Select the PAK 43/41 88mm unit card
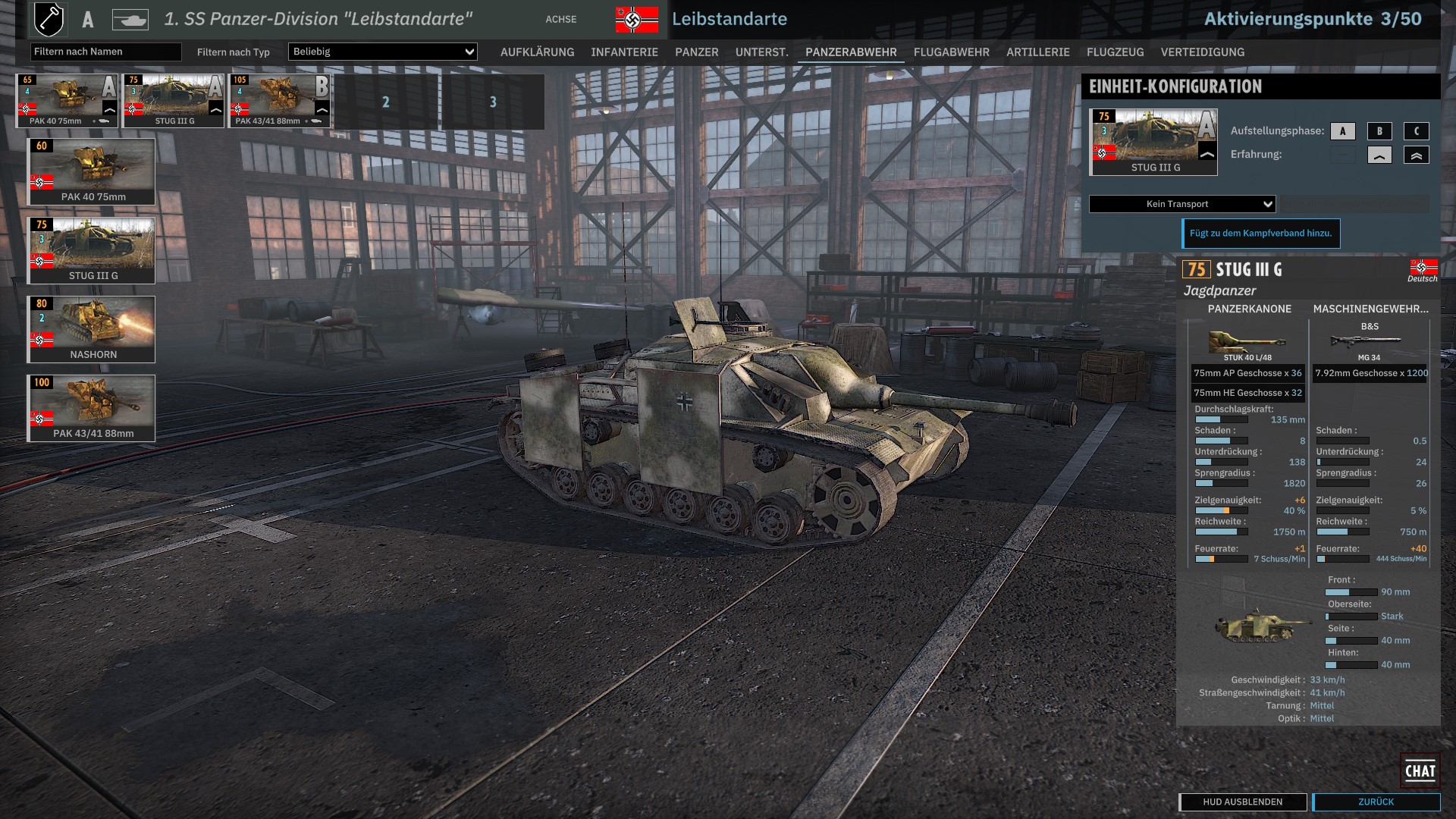 pyautogui.click(x=91, y=408)
